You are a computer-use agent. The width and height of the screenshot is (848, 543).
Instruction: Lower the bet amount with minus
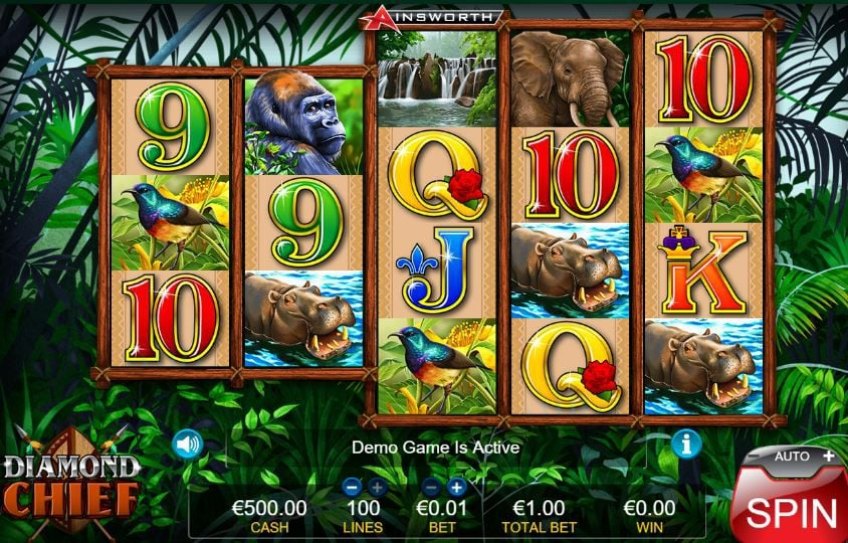click(x=432, y=487)
